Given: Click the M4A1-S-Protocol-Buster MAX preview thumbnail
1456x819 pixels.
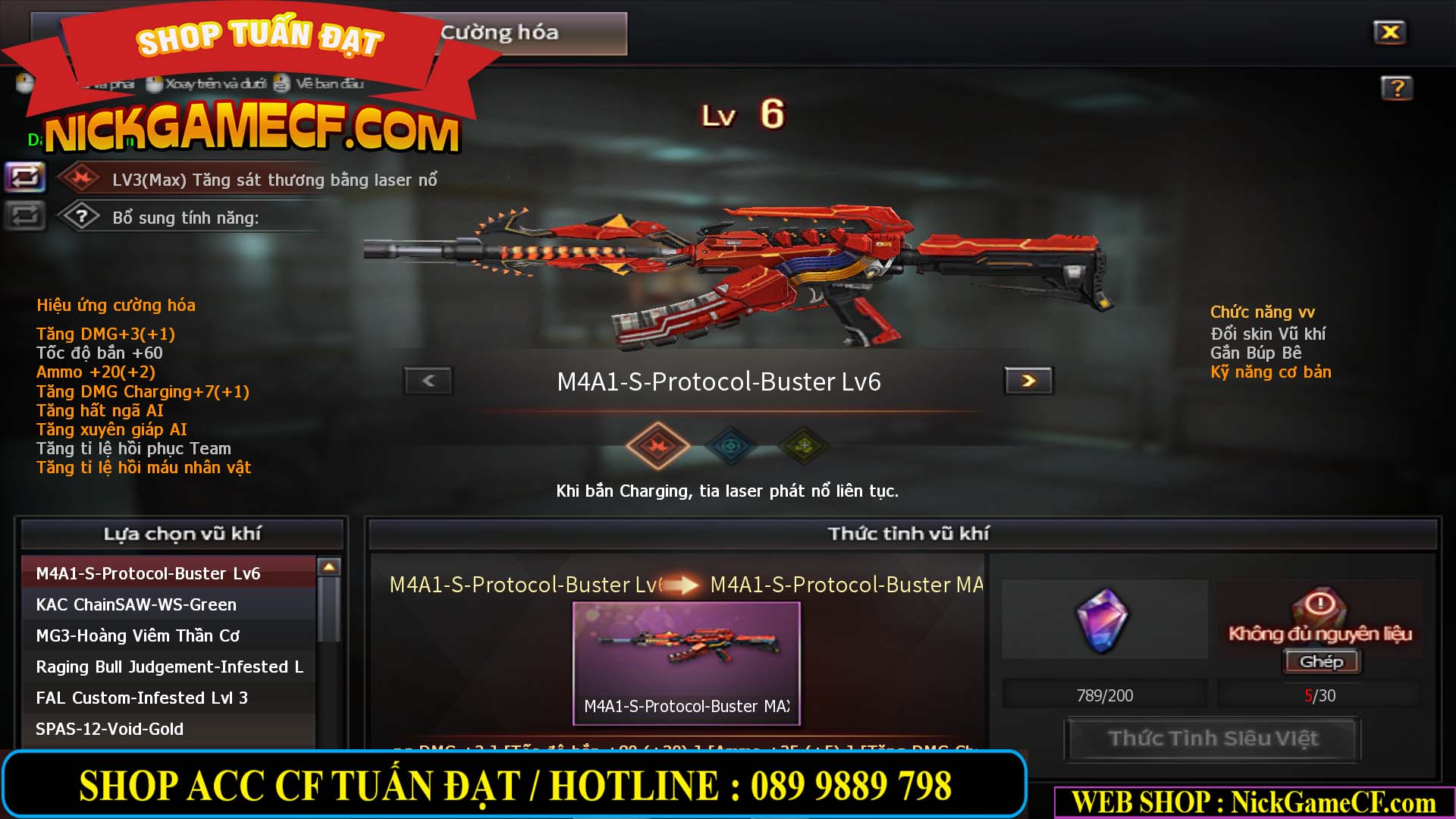Looking at the screenshot, I should 686,662.
